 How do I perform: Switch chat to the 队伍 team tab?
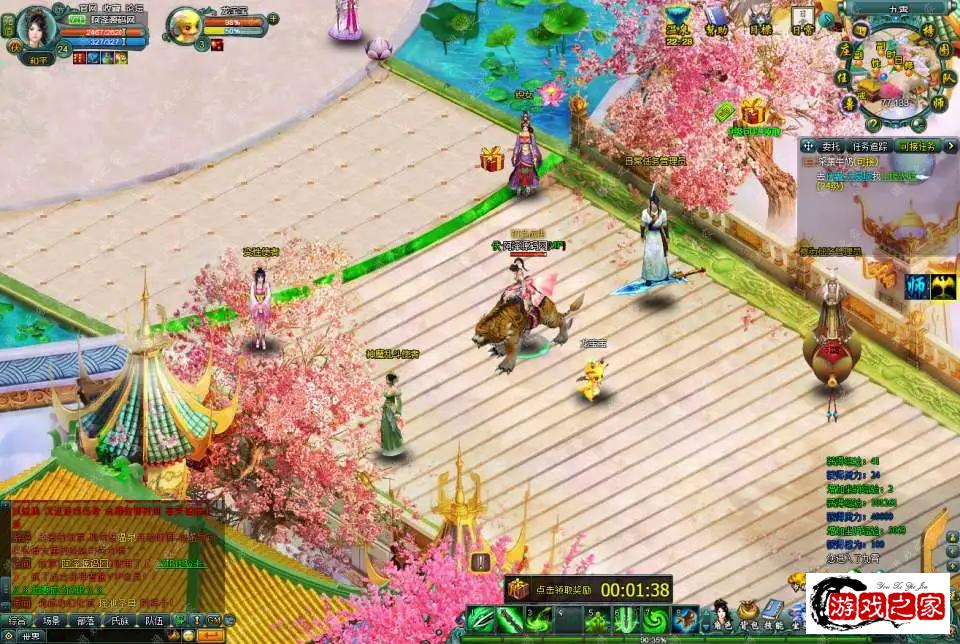[153, 620]
